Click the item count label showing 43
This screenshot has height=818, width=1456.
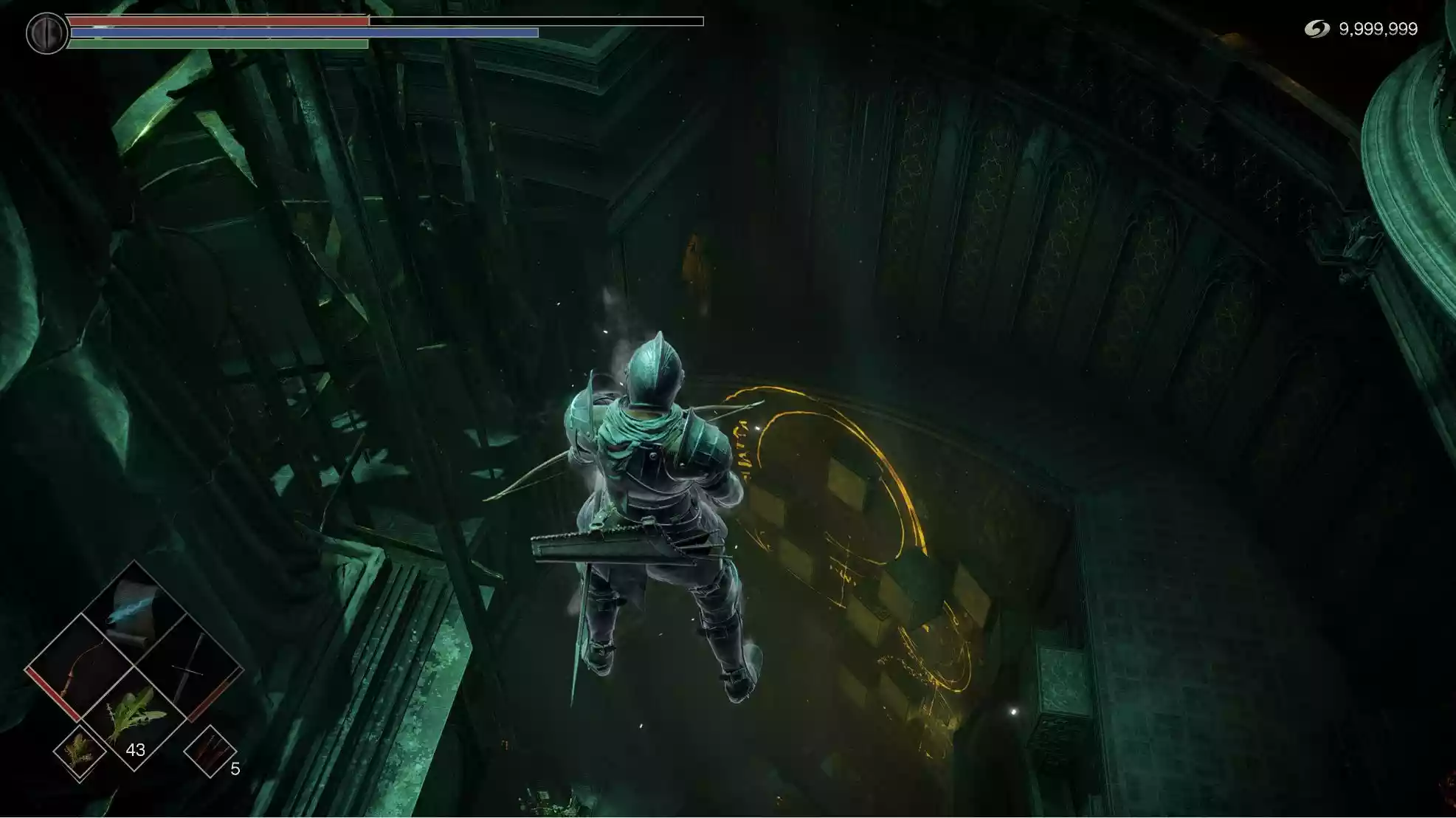136,749
